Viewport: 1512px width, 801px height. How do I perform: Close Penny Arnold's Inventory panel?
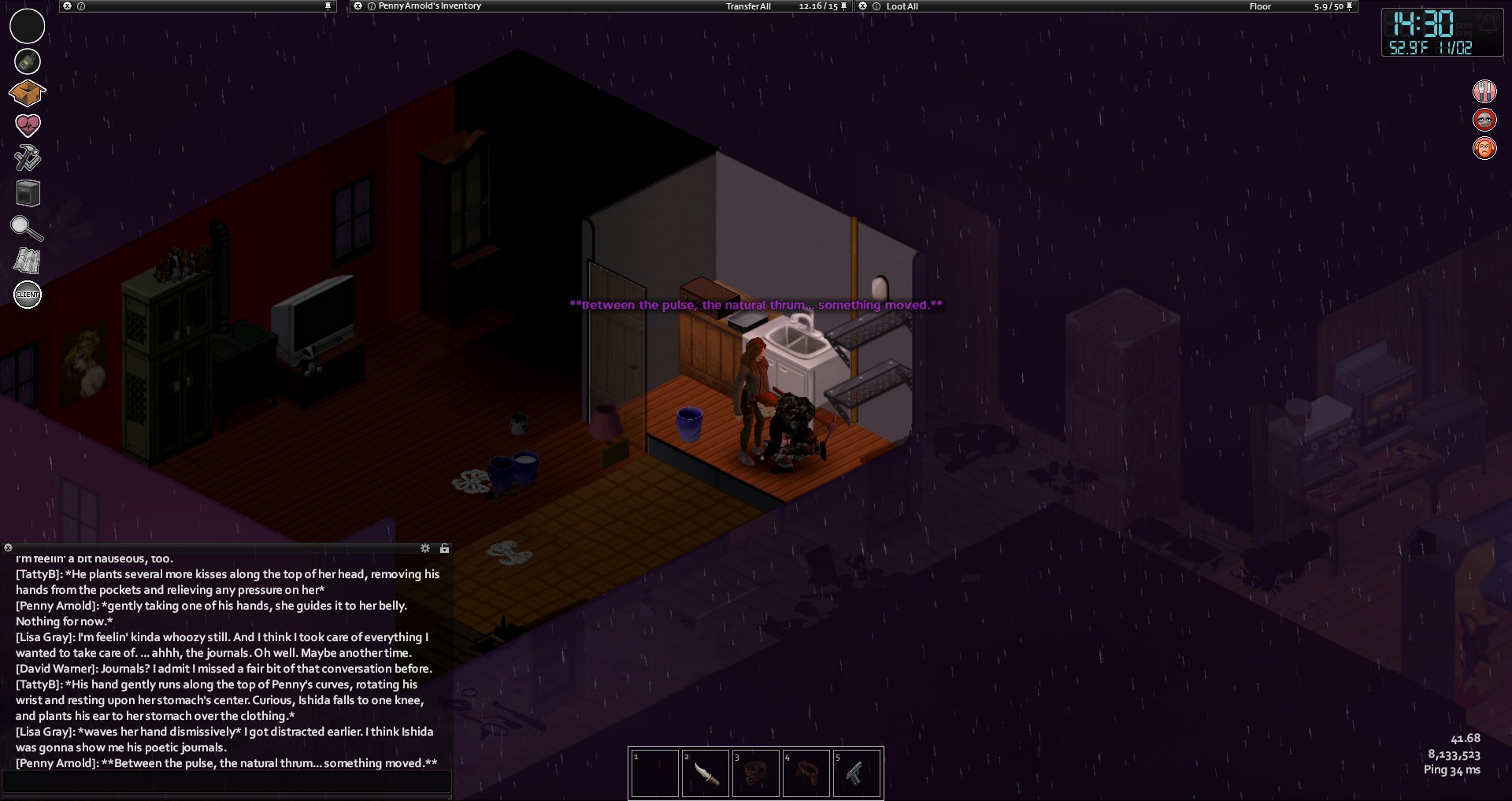(358, 6)
